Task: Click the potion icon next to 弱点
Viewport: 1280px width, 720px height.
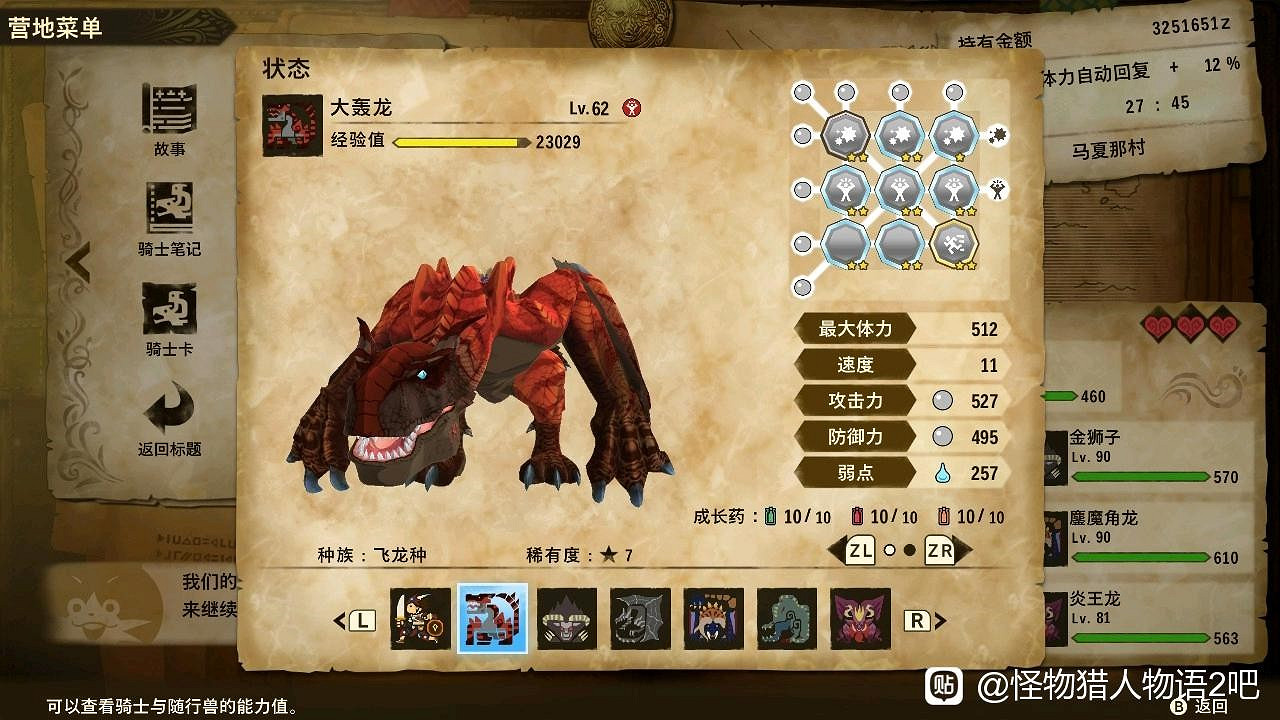Action: 941,474
